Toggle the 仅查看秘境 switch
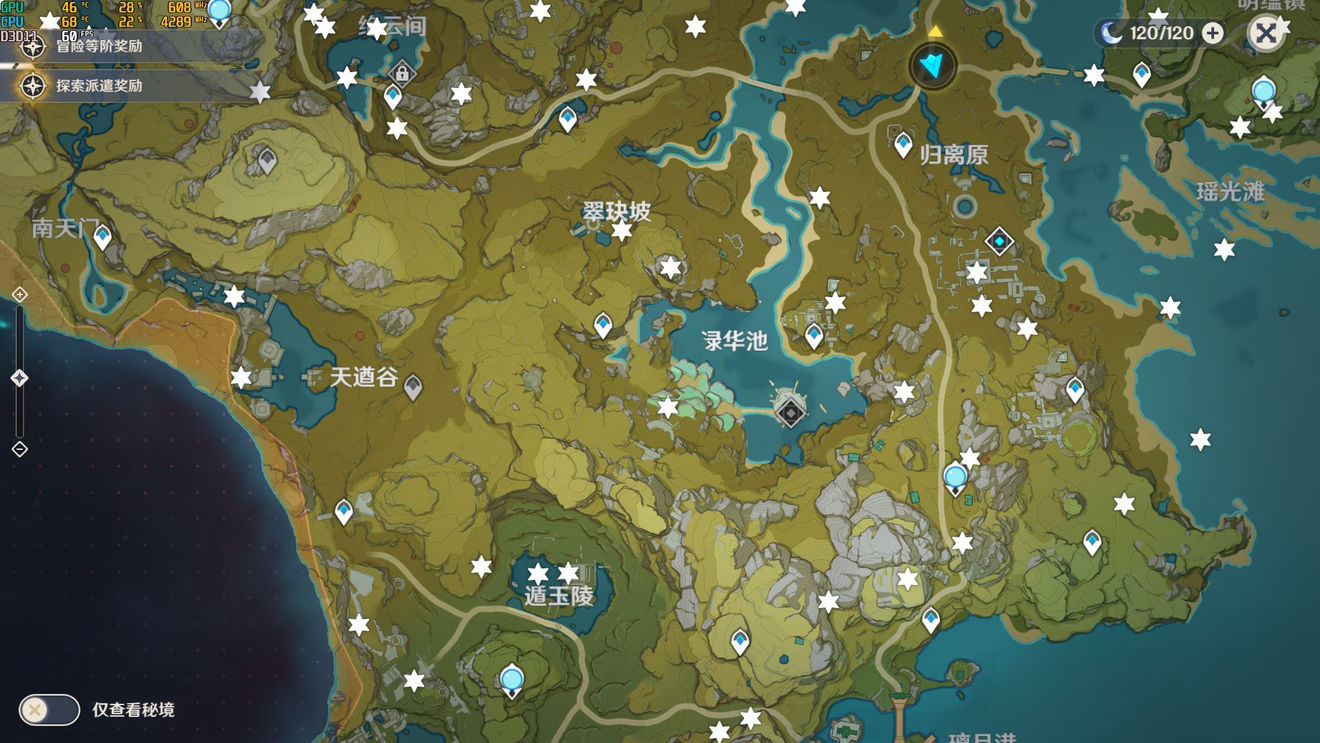The height and width of the screenshot is (743, 1320). coord(47,709)
